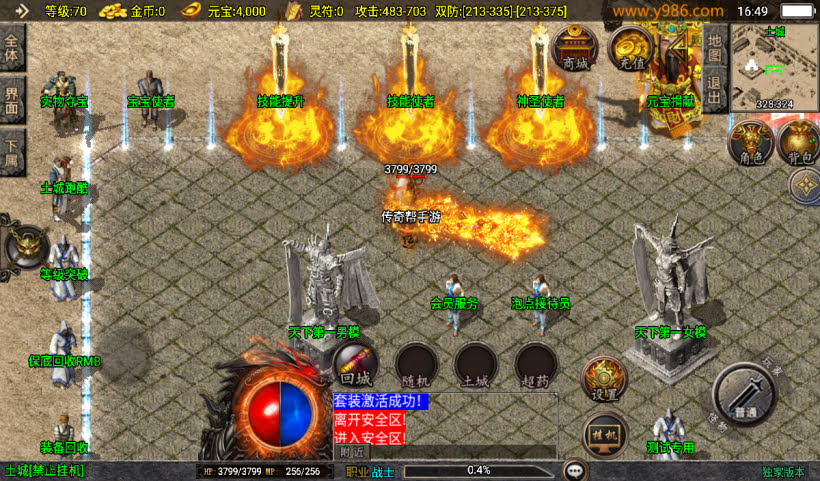Open the 商城 shop
This screenshot has height=481, width=820.
575,48
